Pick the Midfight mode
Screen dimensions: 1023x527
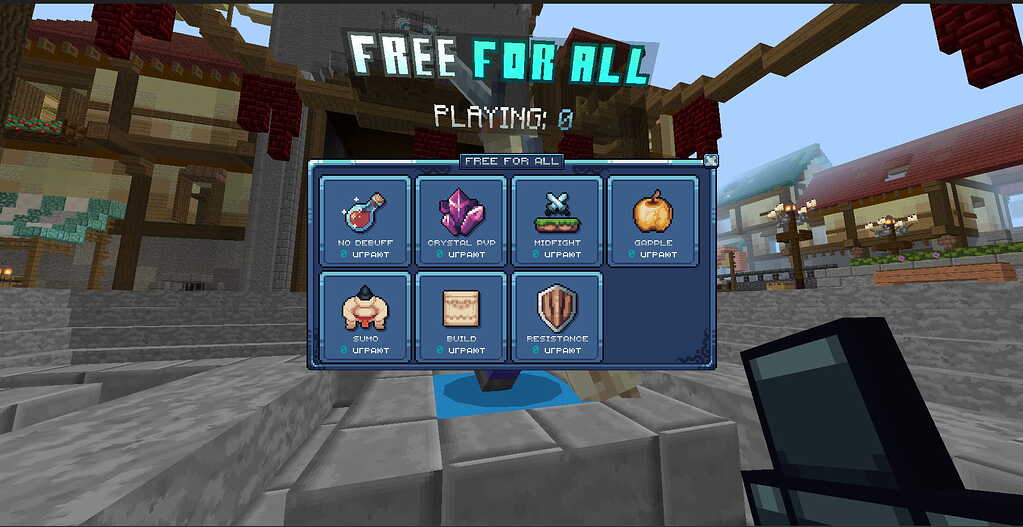click(x=556, y=221)
